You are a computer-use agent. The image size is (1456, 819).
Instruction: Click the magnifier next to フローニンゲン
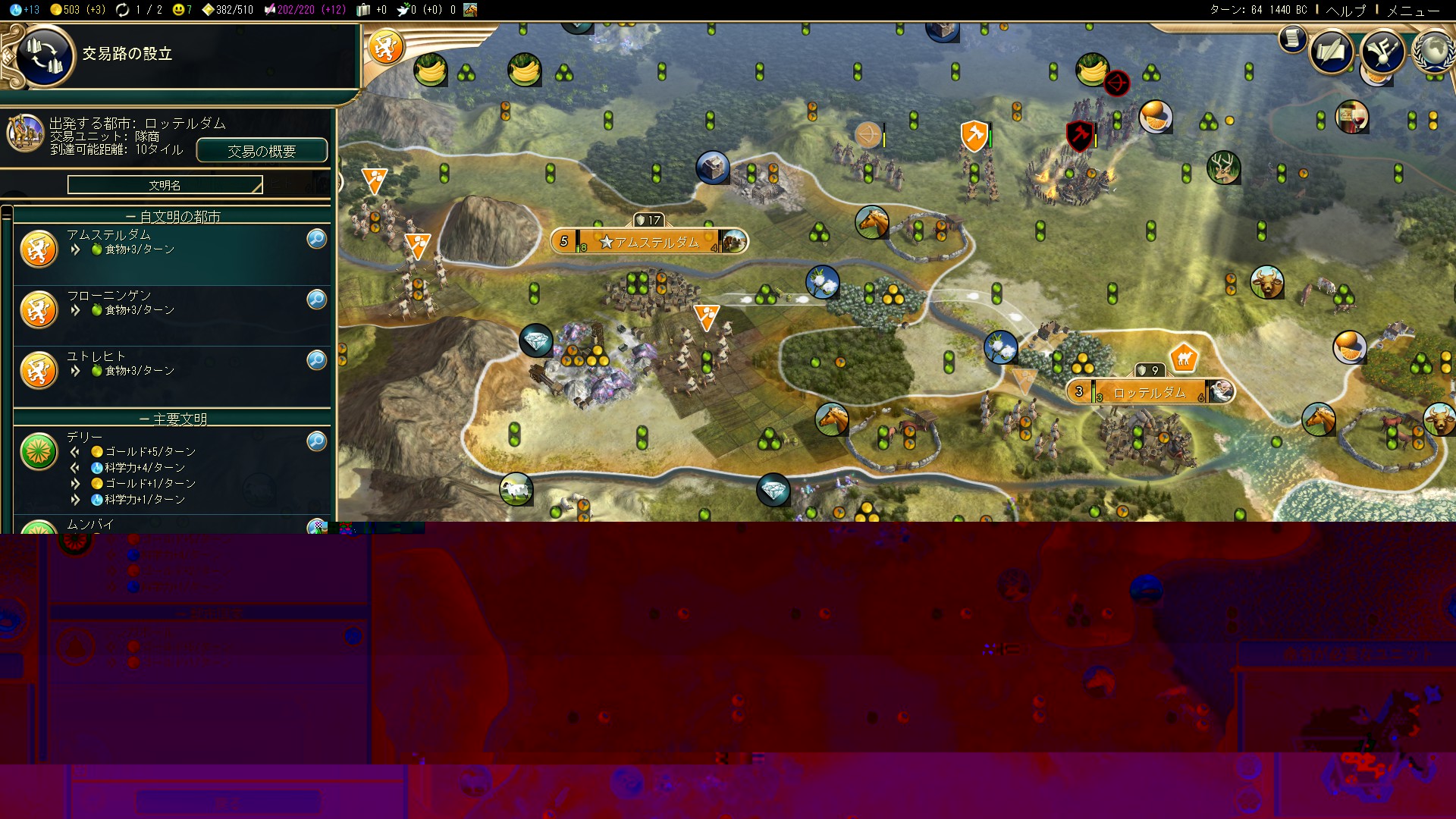coord(316,300)
